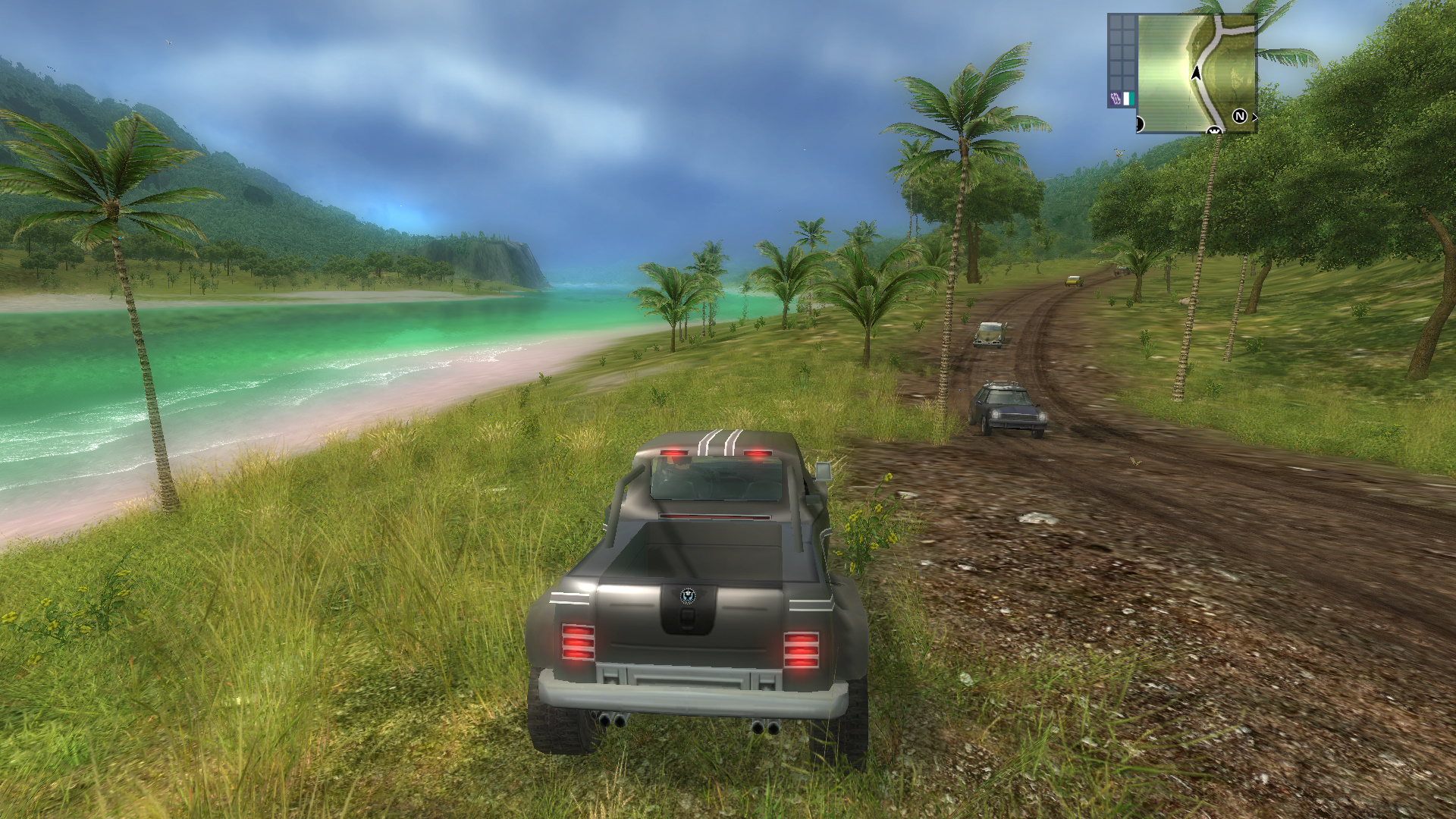Select the top-left empty weapon slot

(x=1116, y=21)
